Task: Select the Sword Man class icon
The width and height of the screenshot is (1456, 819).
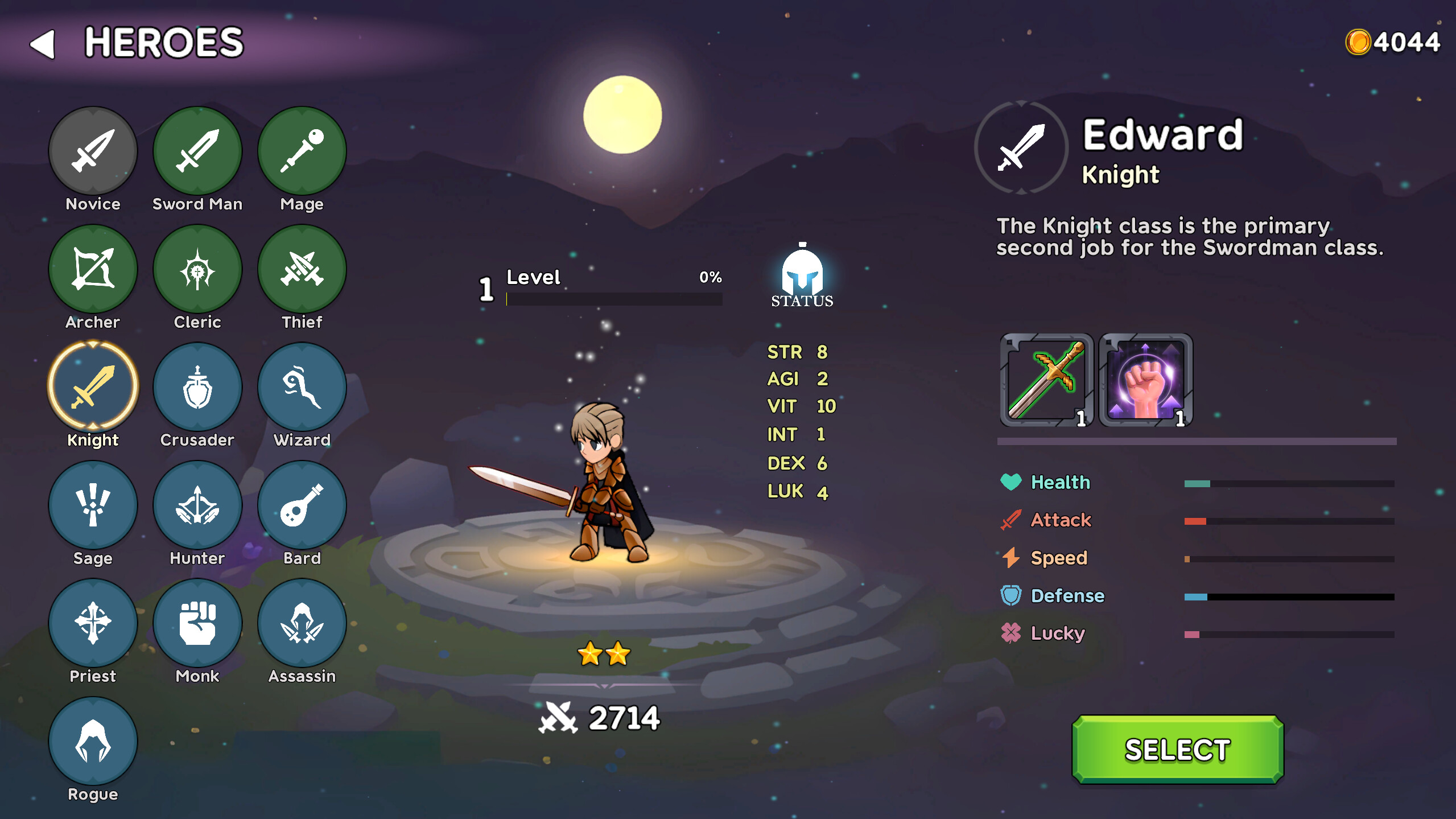Action: coord(197,150)
